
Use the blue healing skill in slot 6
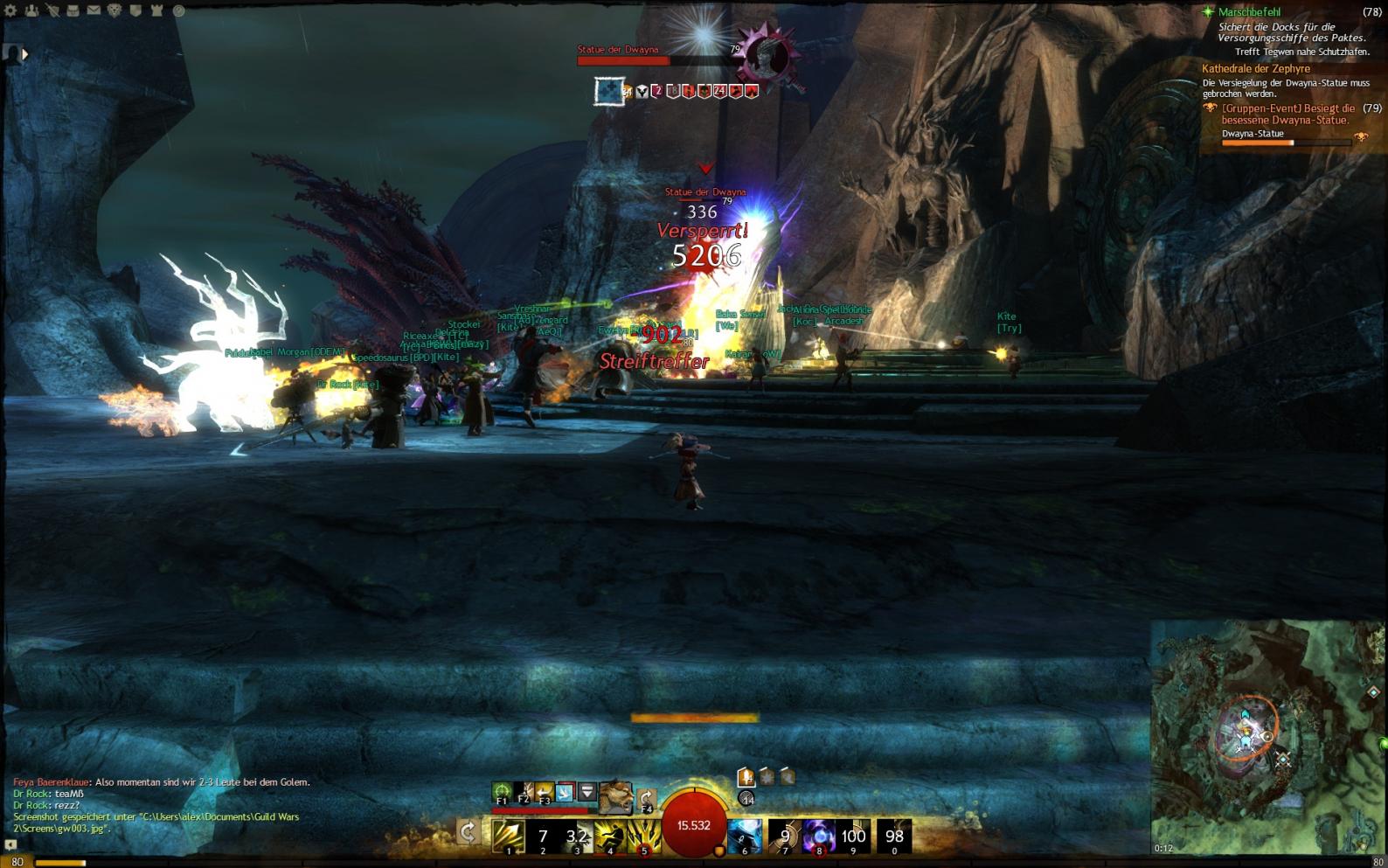click(x=744, y=836)
